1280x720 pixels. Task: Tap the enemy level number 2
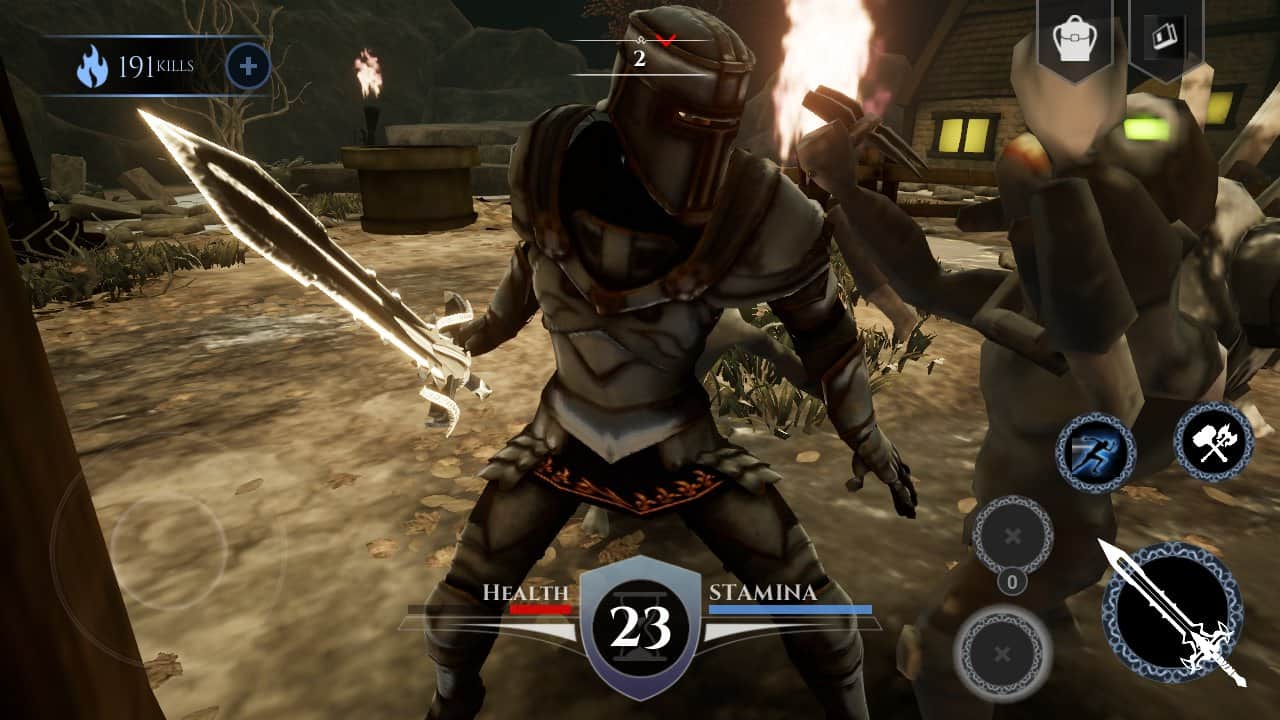(x=637, y=59)
